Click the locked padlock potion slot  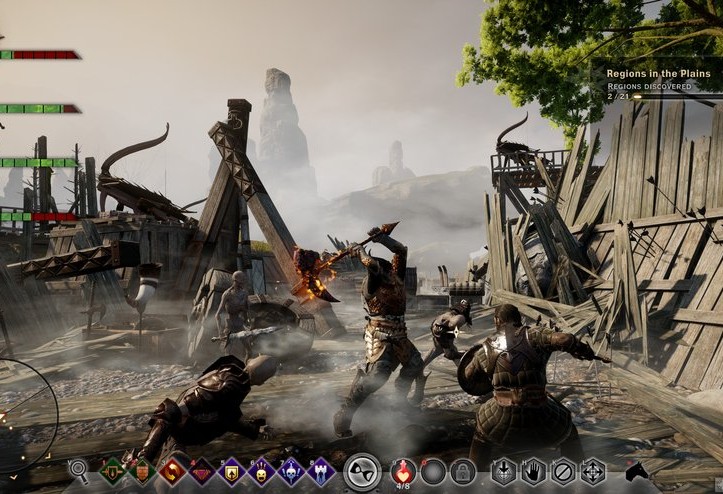(462, 471)
